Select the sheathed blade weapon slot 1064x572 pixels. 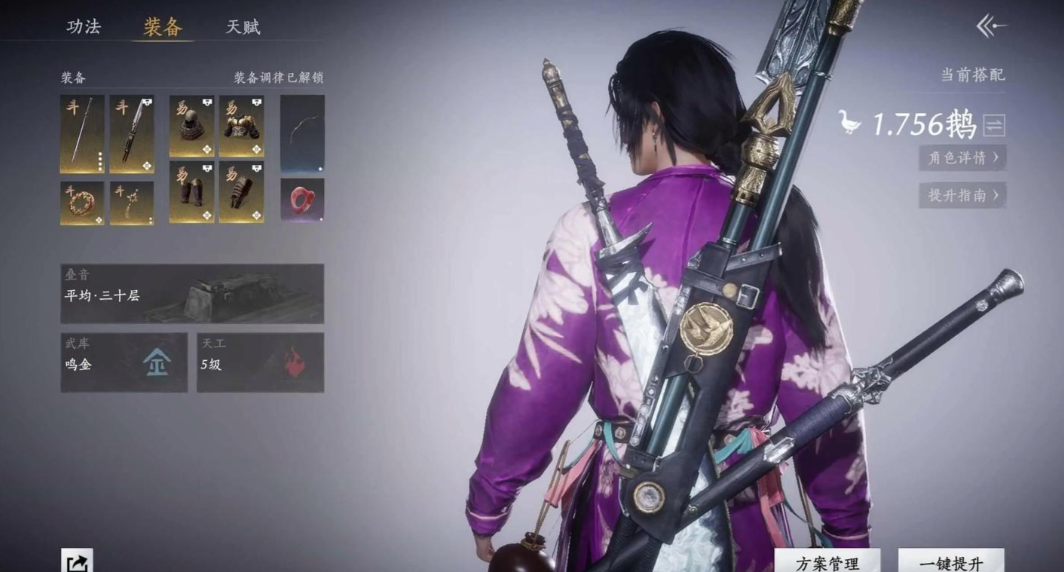coord(132,134)
